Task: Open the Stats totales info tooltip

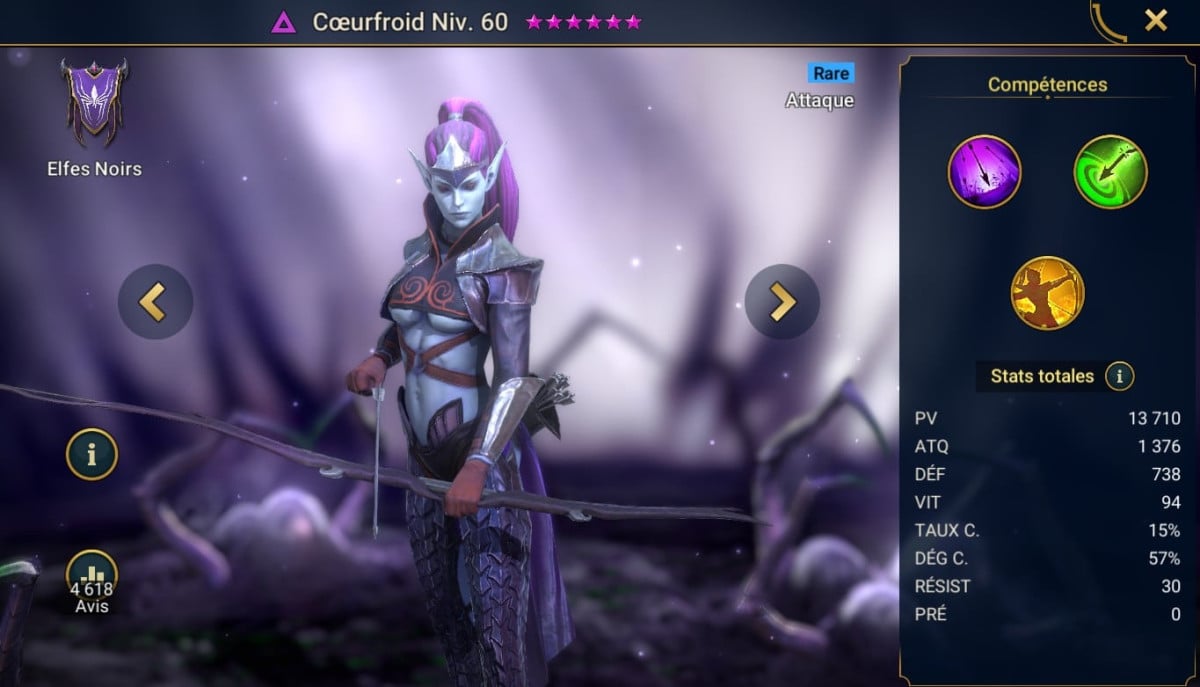Action: click(x=1119, y=377)
